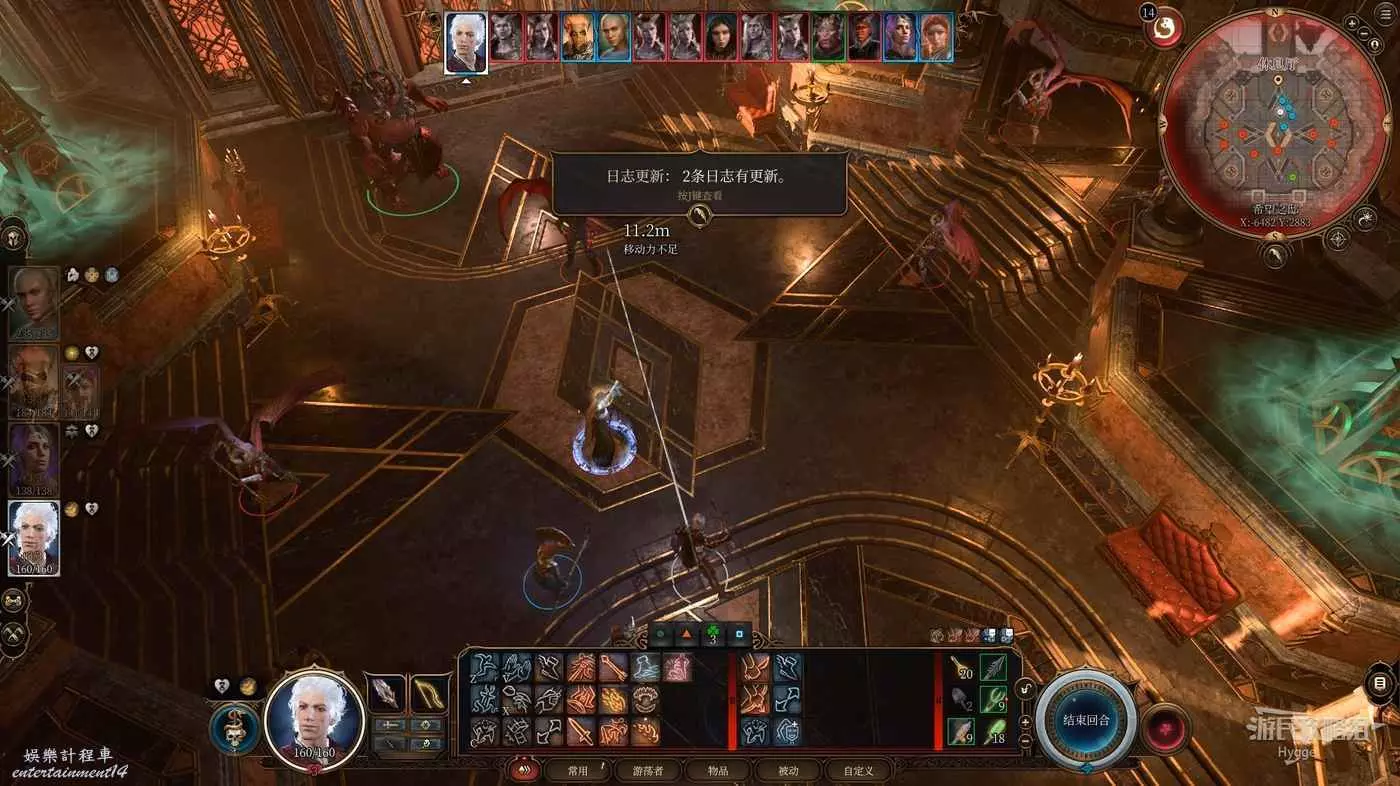
Task: Open the journal update notification banner
Action: [698, 183]
